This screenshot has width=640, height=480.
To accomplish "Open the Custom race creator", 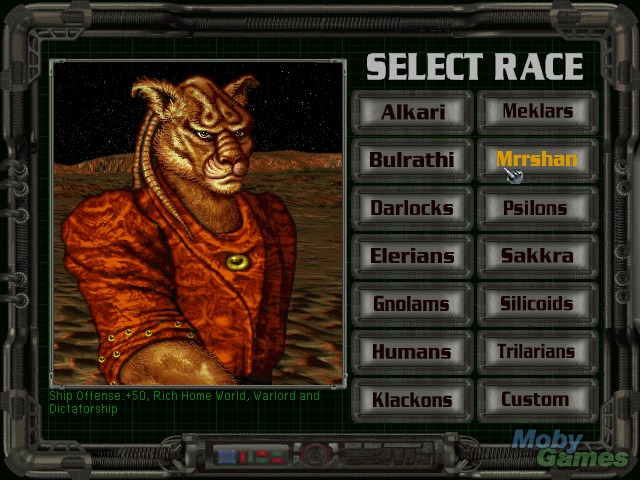I will point(537,400).
